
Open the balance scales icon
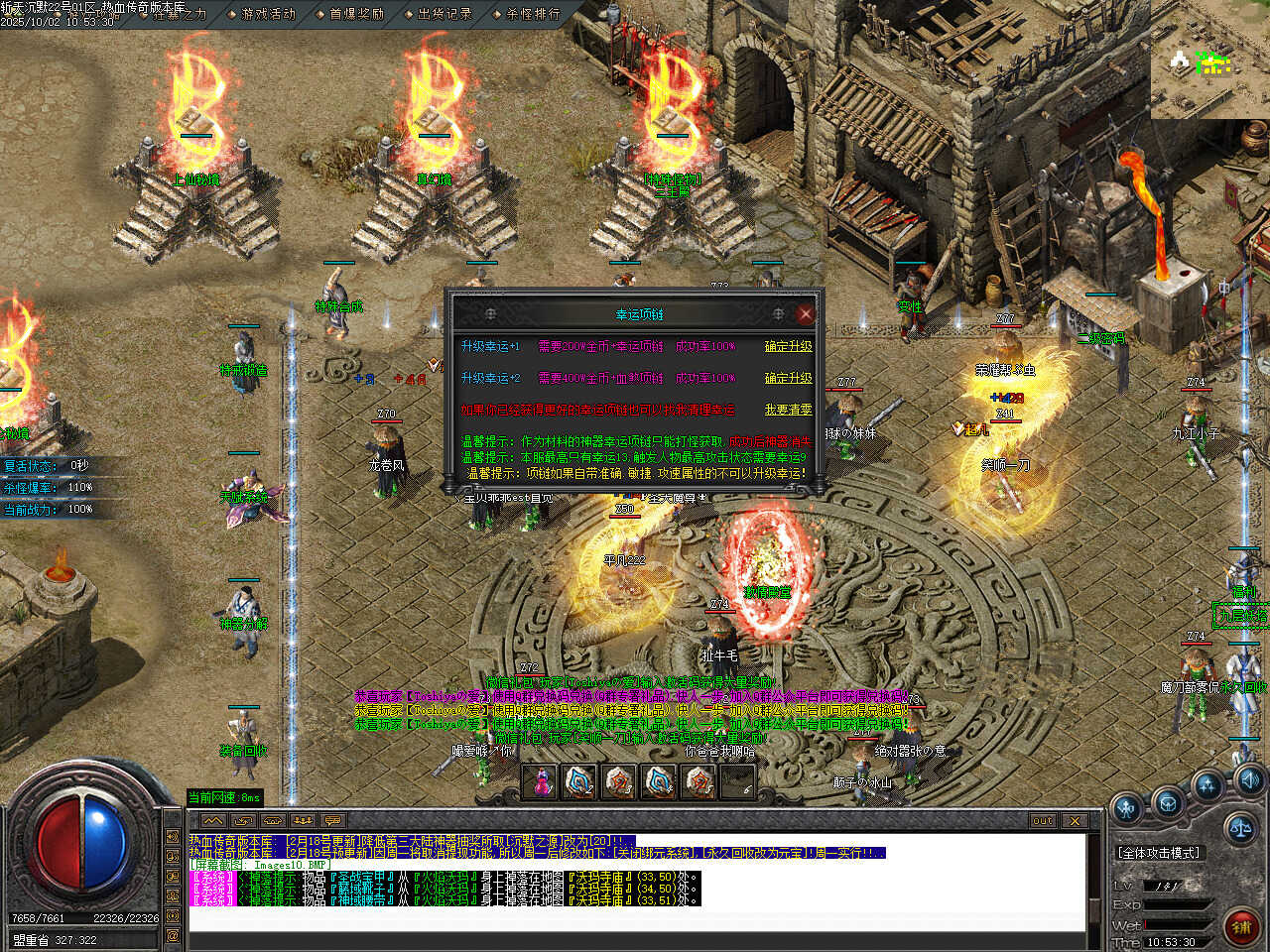pyautogui.click(x=1239, y=826)
